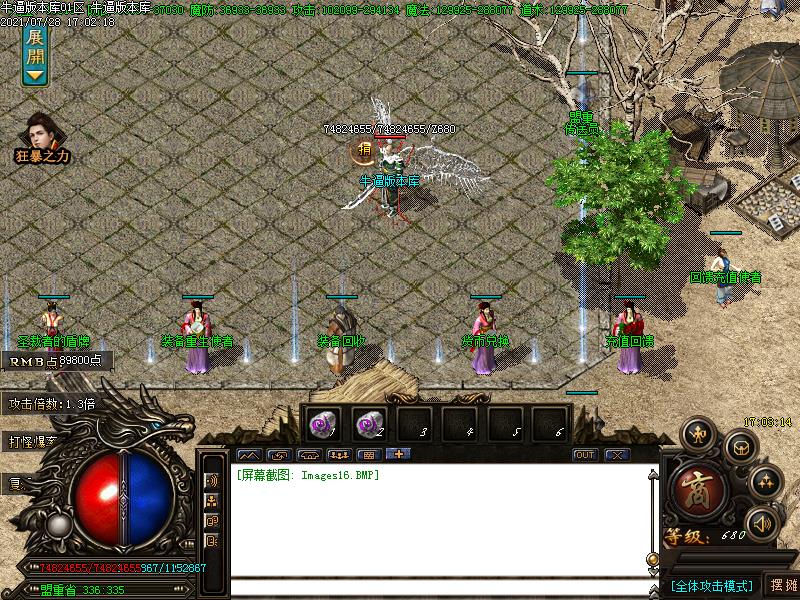800x600 pixels.
Task: Toggle sound with the speaker icon
Action: pyautogui.click(x=762, y=523)
